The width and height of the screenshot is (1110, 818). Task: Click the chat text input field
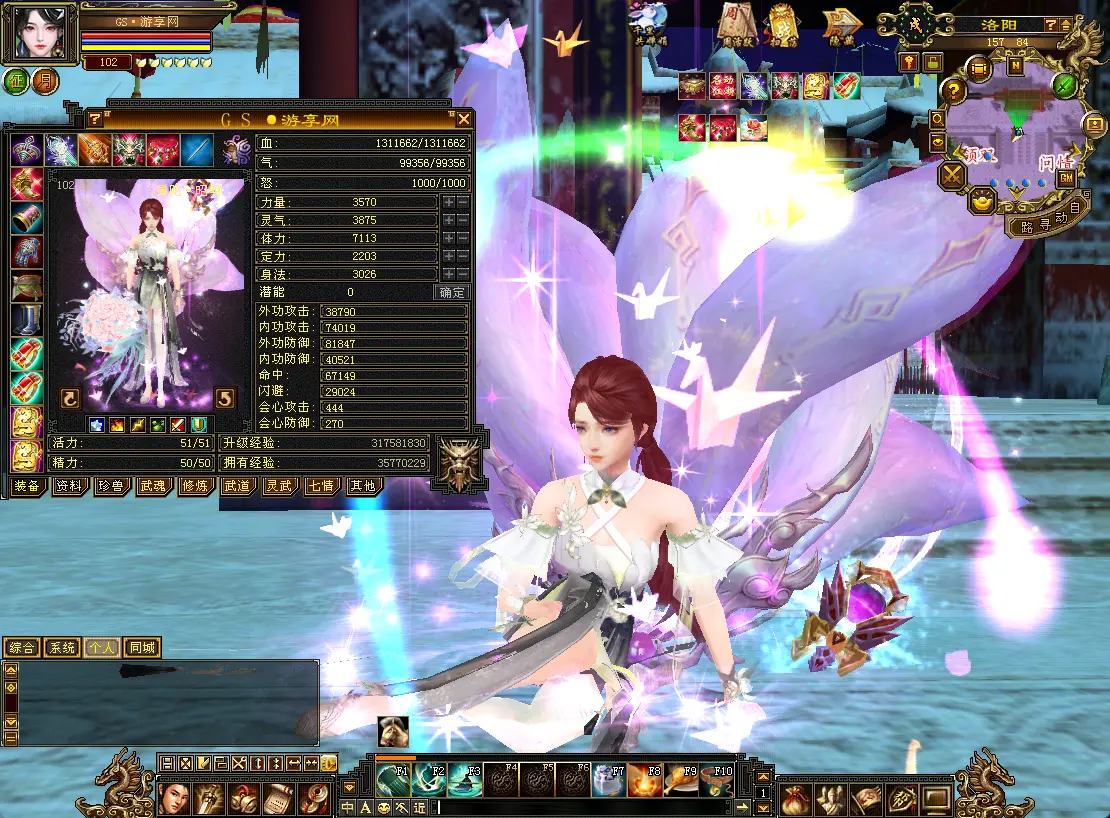(580, 807)
